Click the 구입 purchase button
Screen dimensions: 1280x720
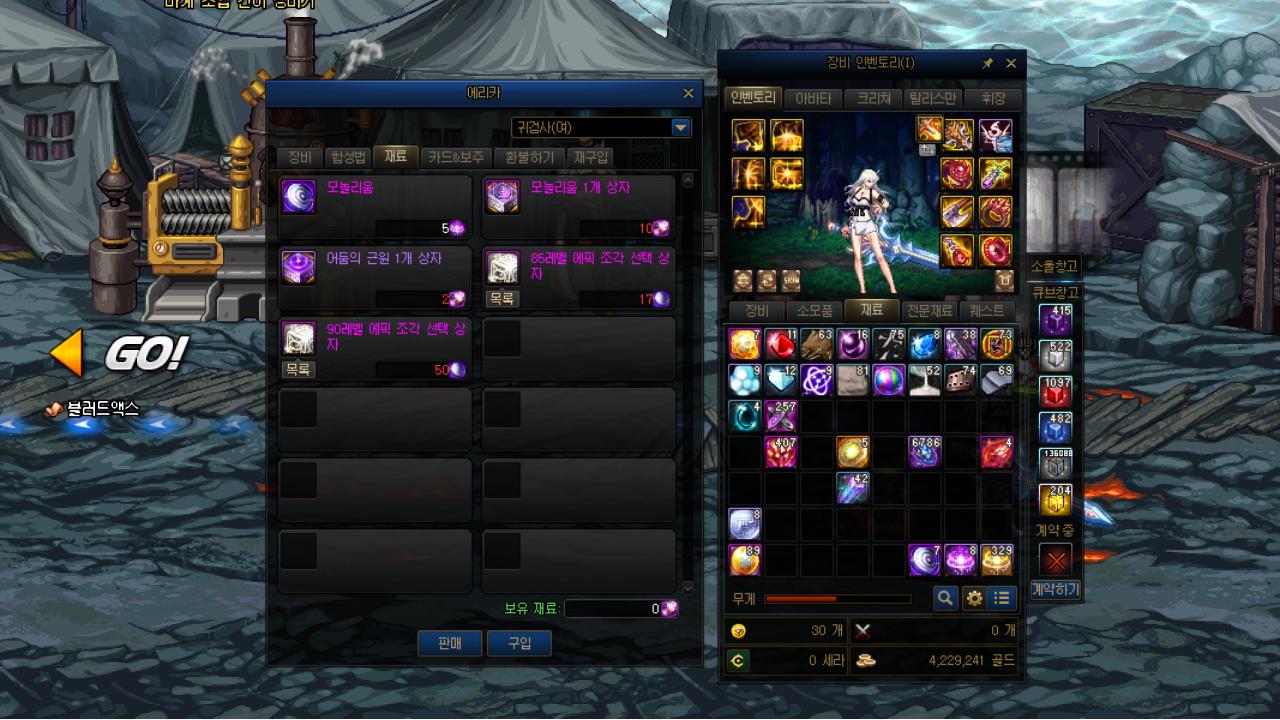(x=519, y=643)
